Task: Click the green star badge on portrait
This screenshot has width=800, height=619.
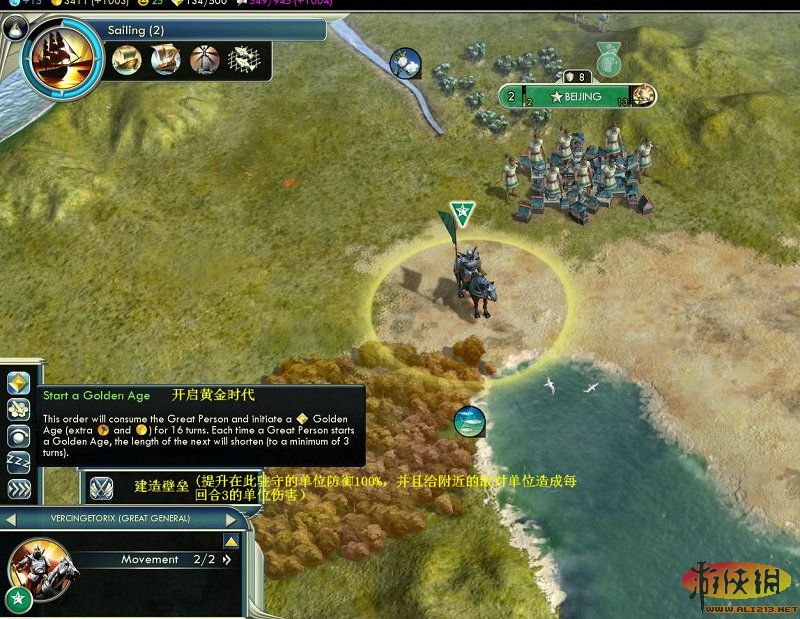Action: pyautogui.click(x=16, y=599)
